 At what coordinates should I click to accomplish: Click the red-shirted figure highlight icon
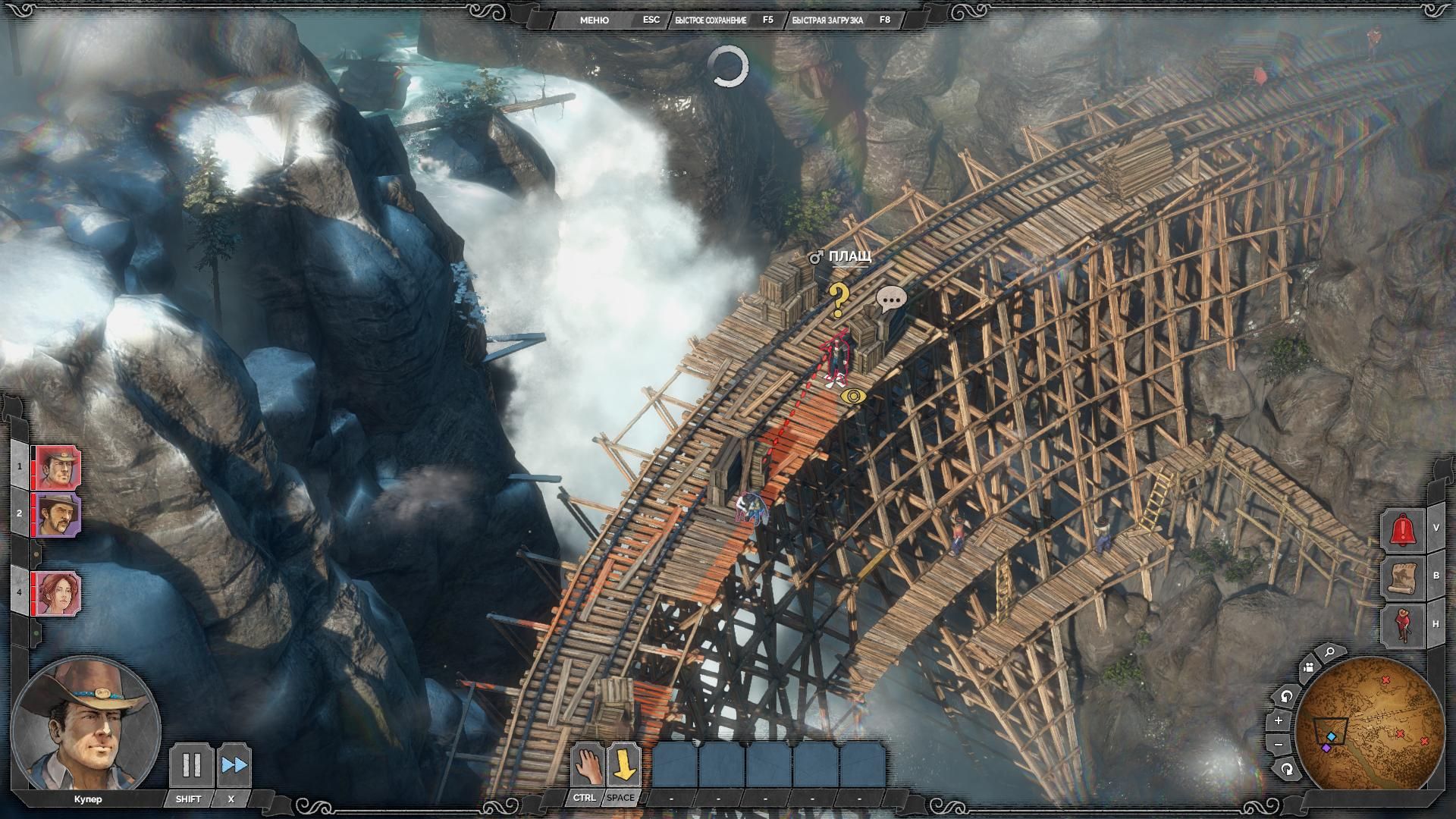(1404, 625)
